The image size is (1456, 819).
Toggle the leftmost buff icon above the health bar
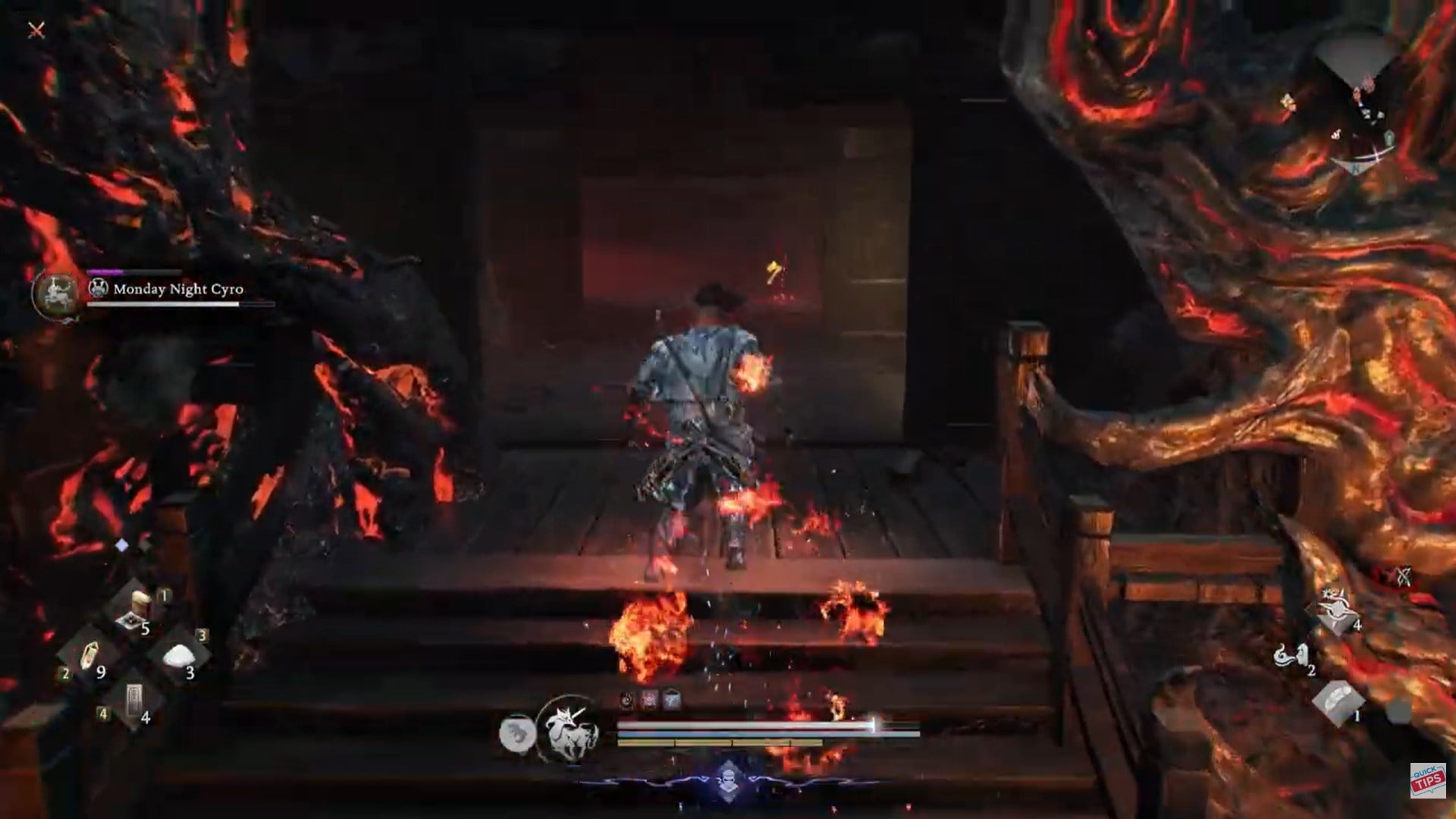(x=626, y=699)
